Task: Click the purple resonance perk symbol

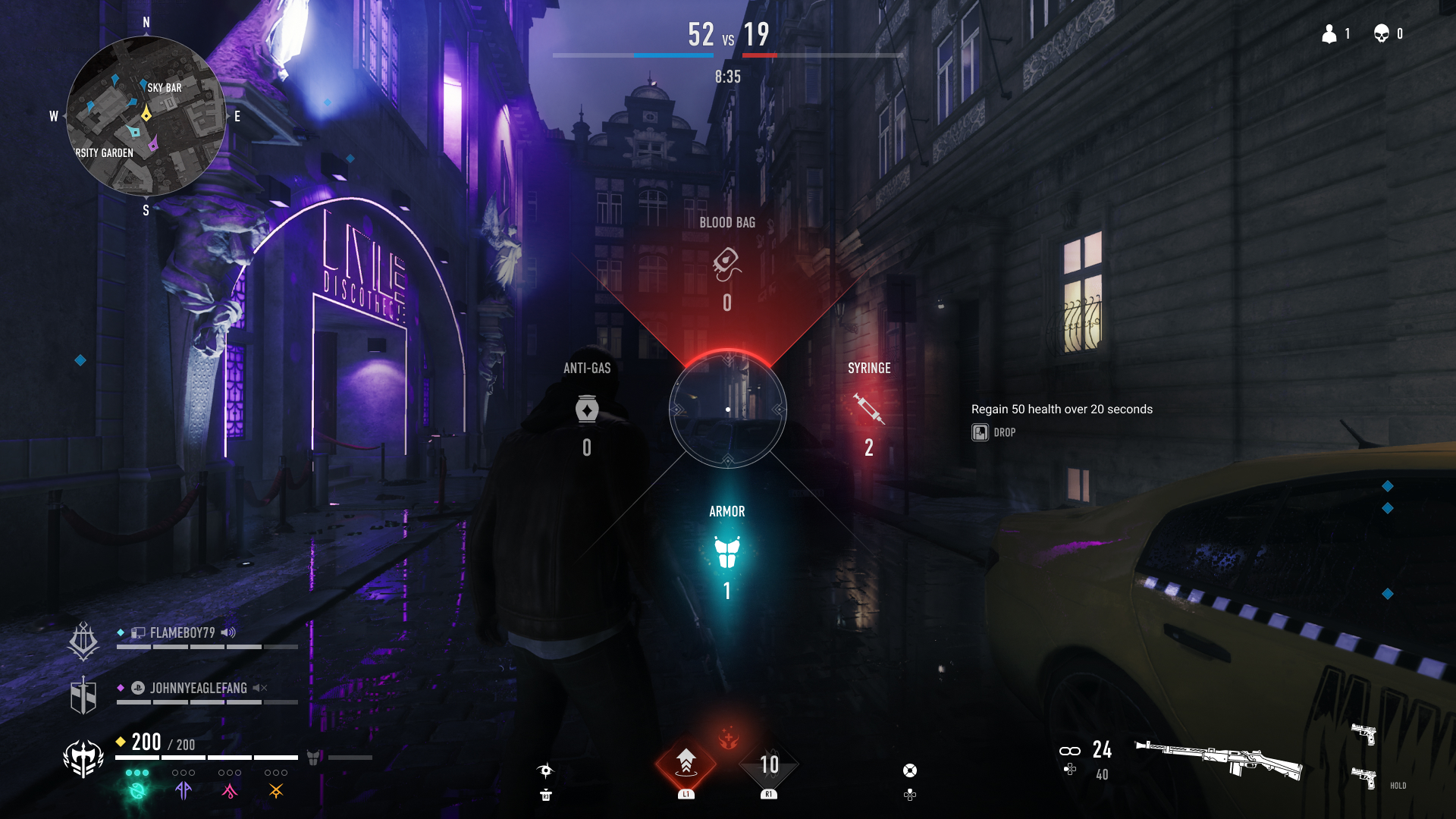Action: click(x=183, y=790)
